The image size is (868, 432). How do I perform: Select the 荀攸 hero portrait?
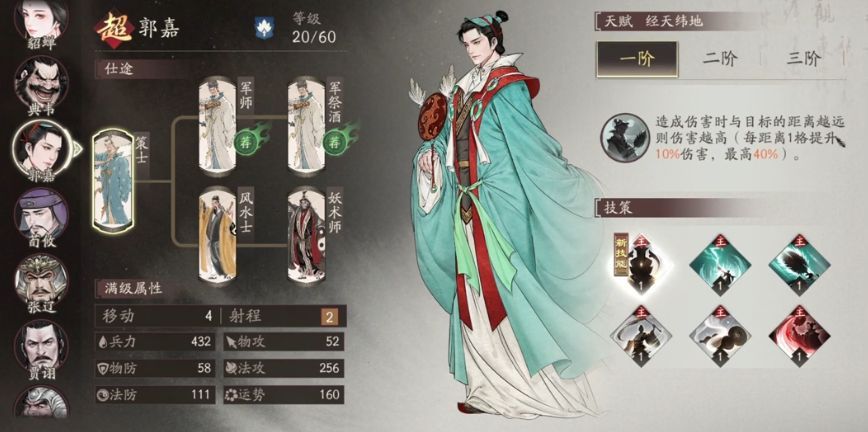(39, 213)
